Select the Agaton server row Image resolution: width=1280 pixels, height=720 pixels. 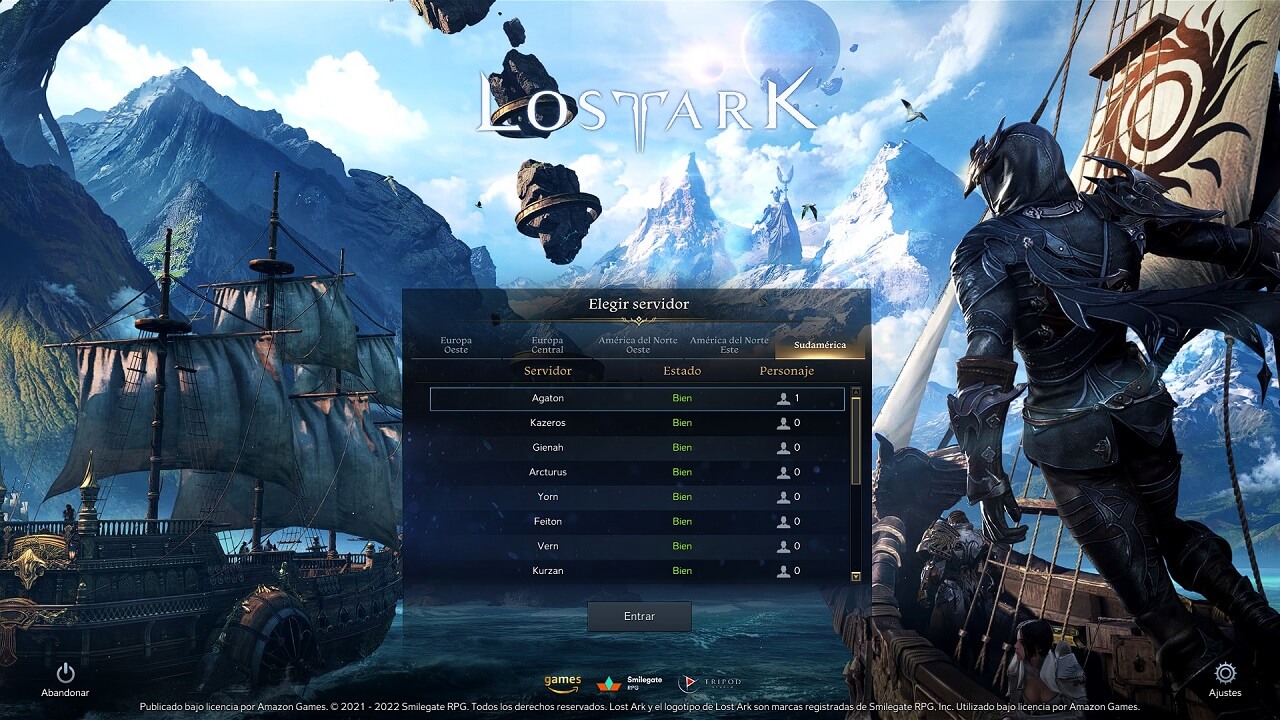tap(637, 399)
